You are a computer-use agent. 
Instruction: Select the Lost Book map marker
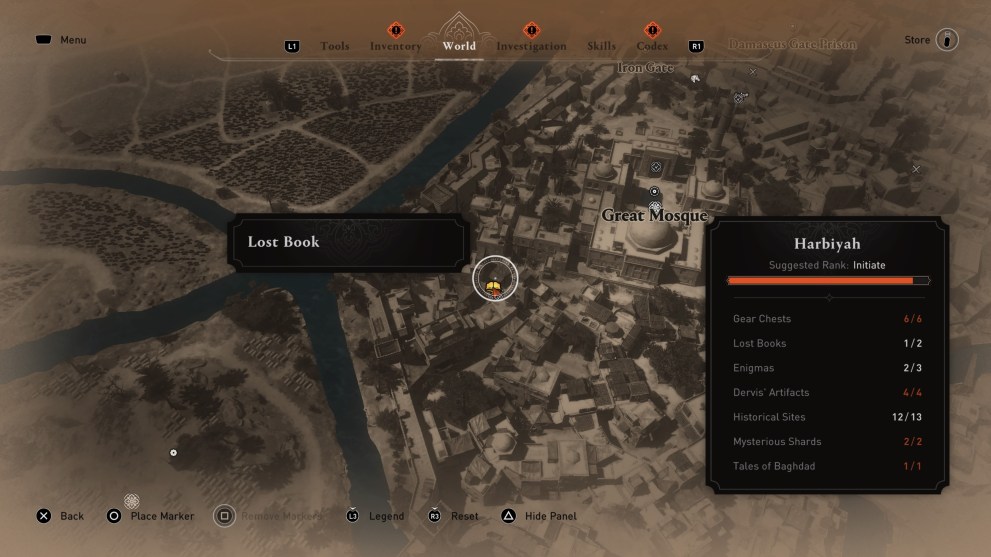click(x=494, y=278)
